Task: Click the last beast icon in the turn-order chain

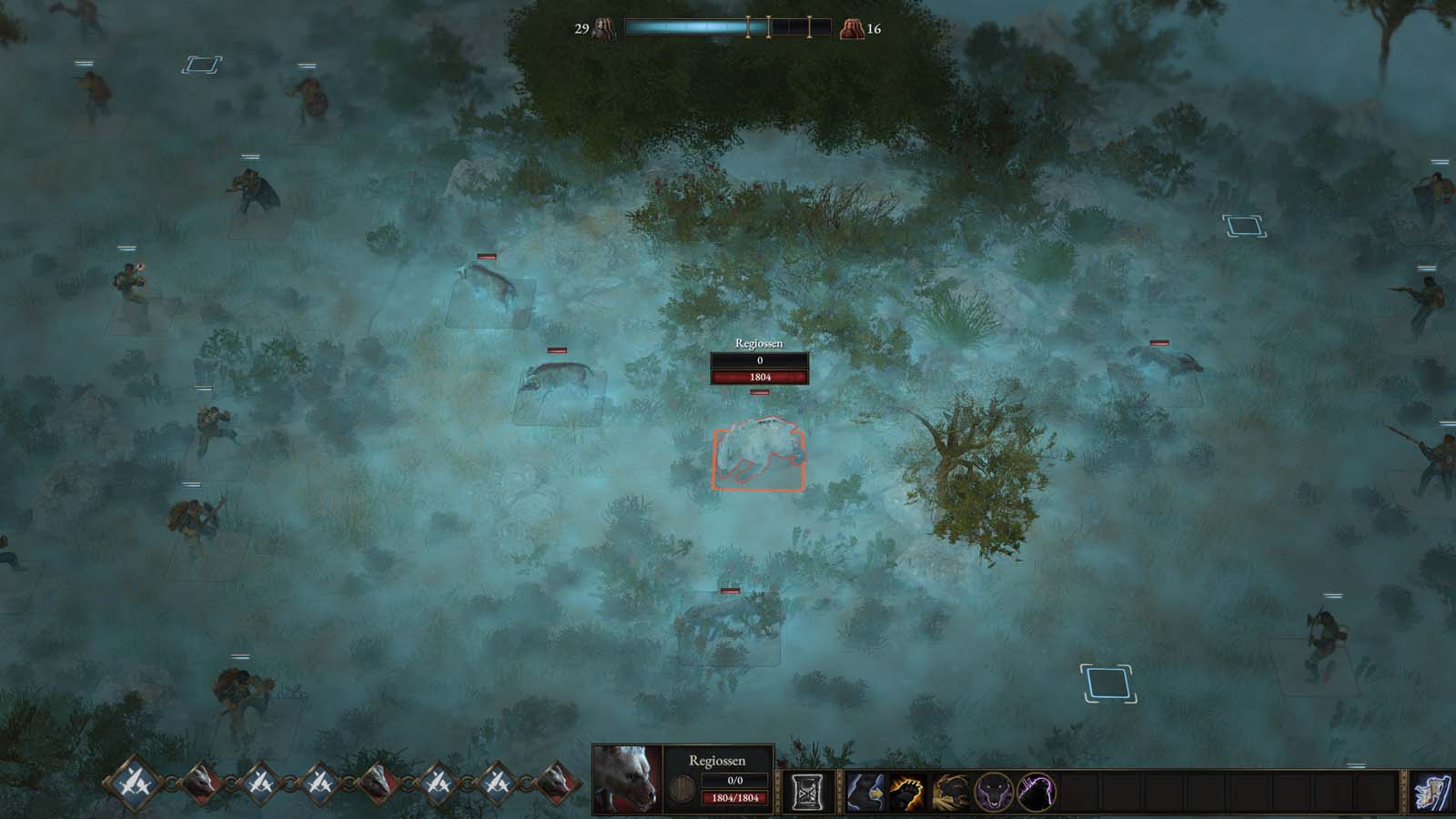Action: (x=558, y=783)
